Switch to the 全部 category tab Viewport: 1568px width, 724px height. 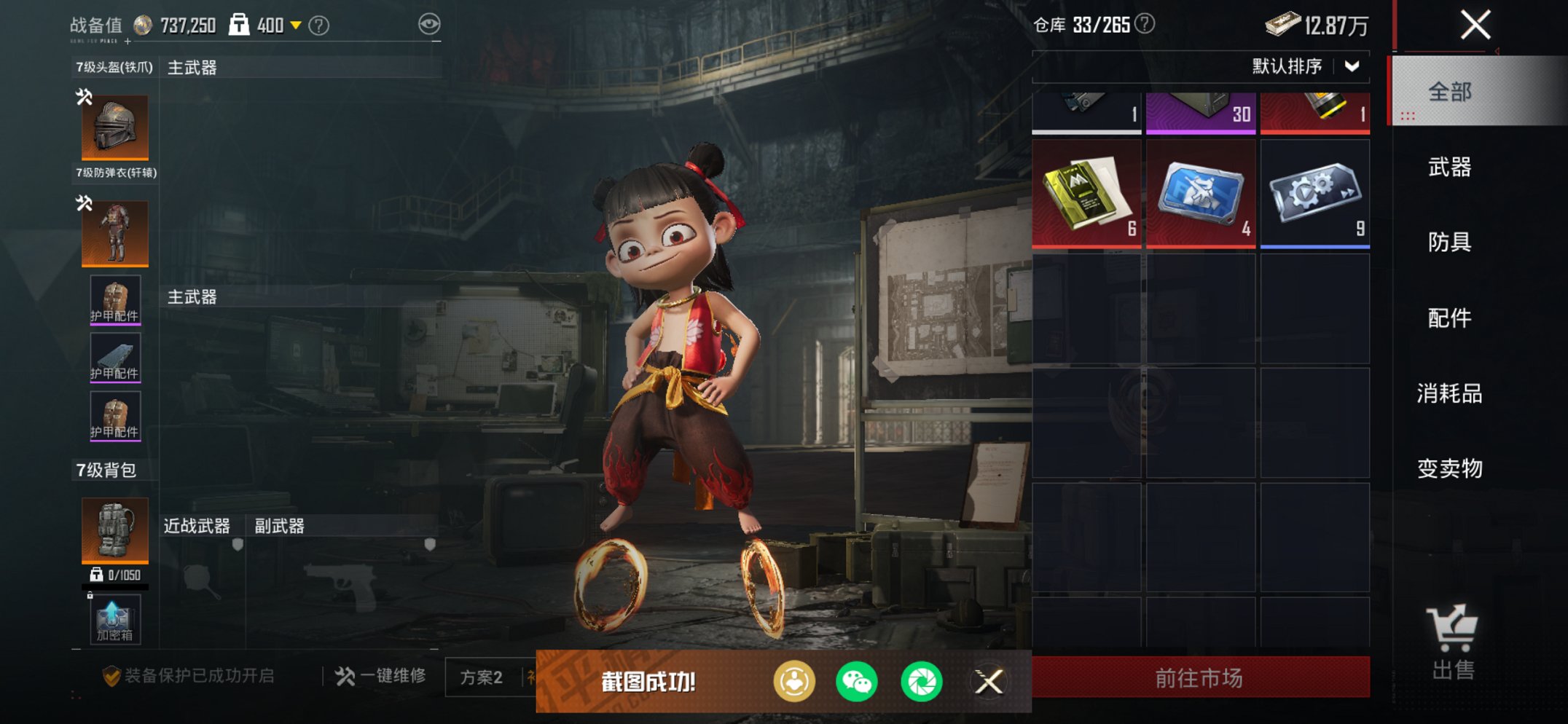(1450, 92)
